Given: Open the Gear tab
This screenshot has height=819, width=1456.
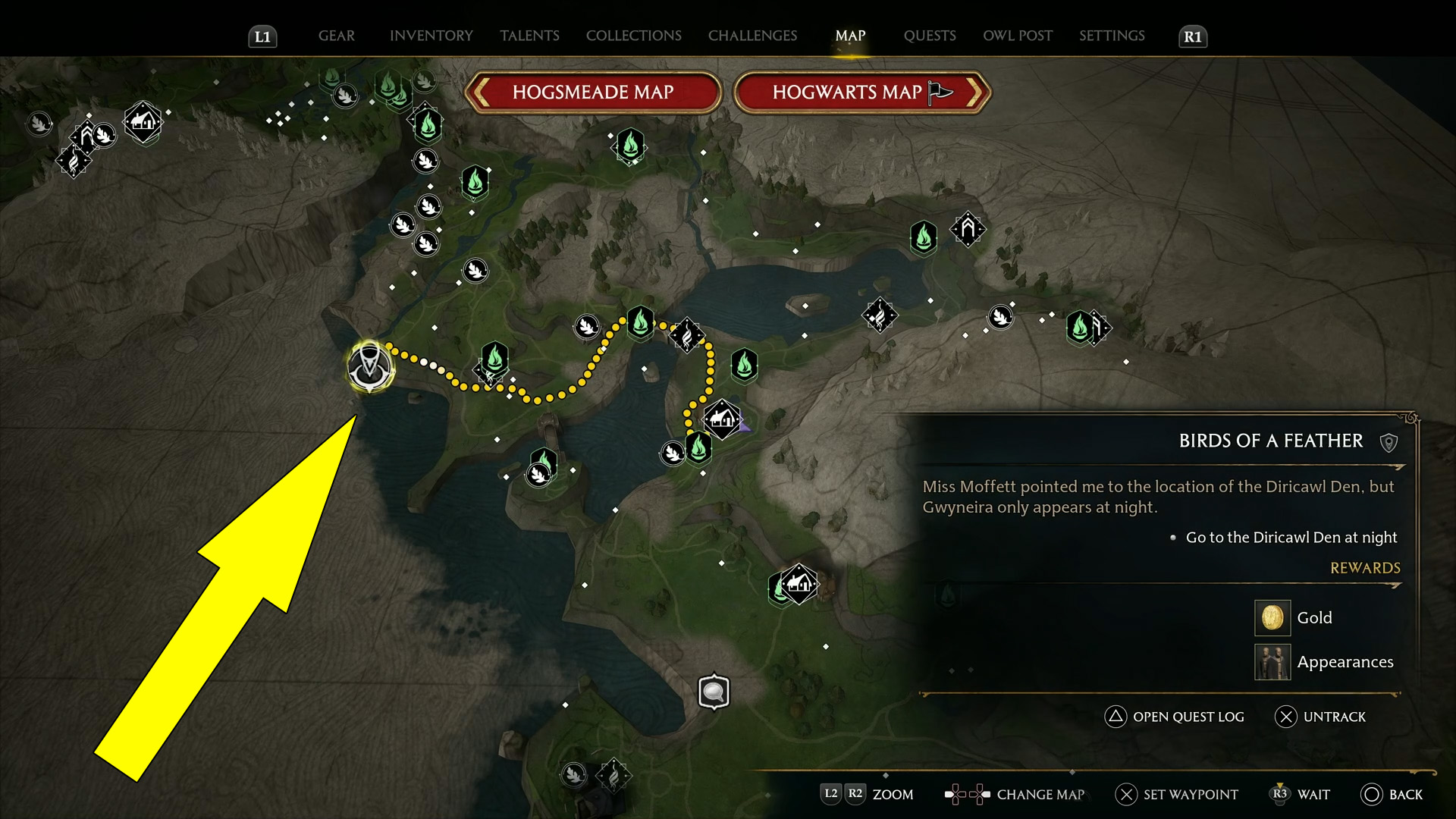Looking at the screenshot, I should click(336, 36).
